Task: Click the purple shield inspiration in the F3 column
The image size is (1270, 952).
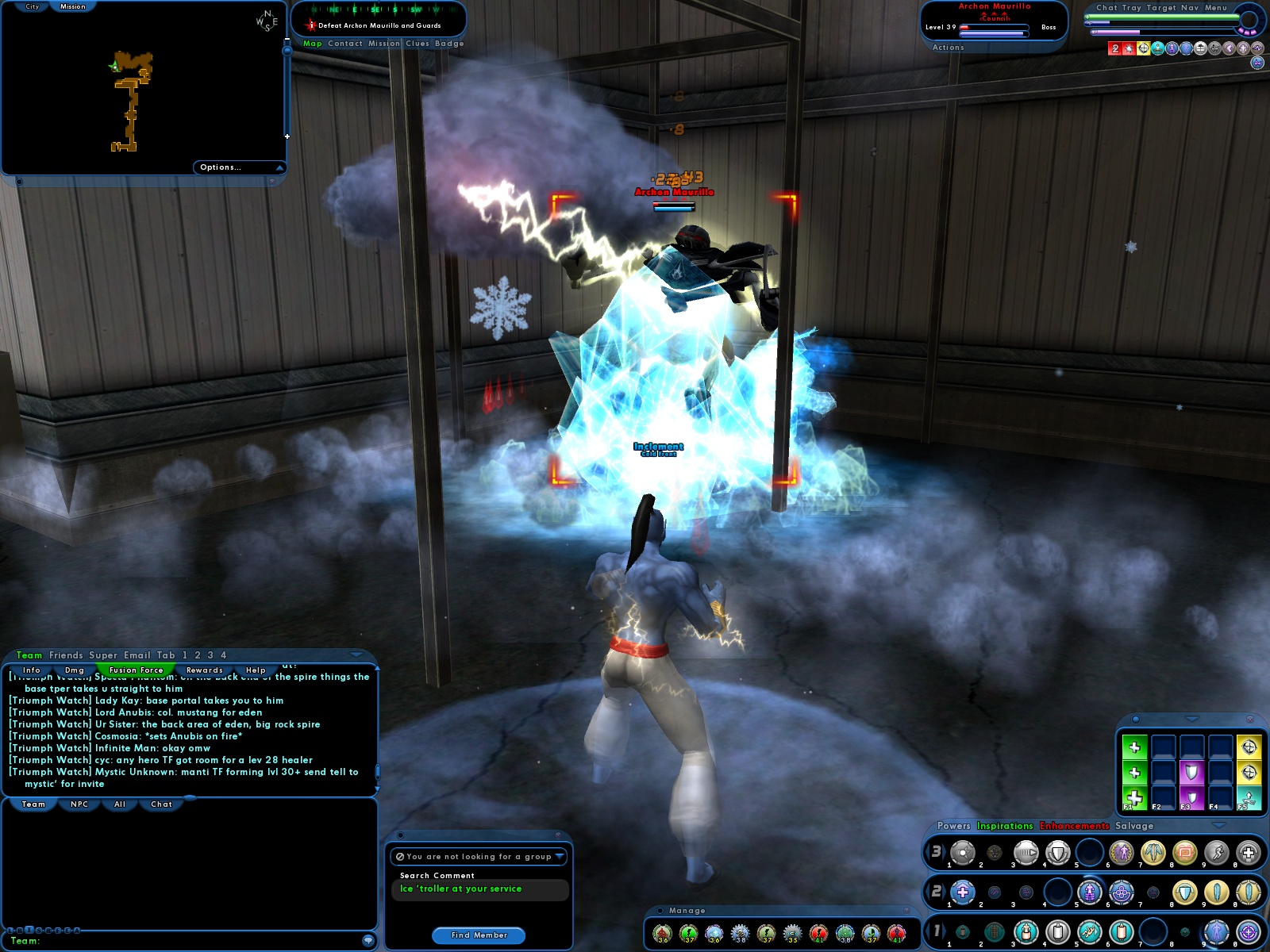Action: click(x=1191, y=772)
